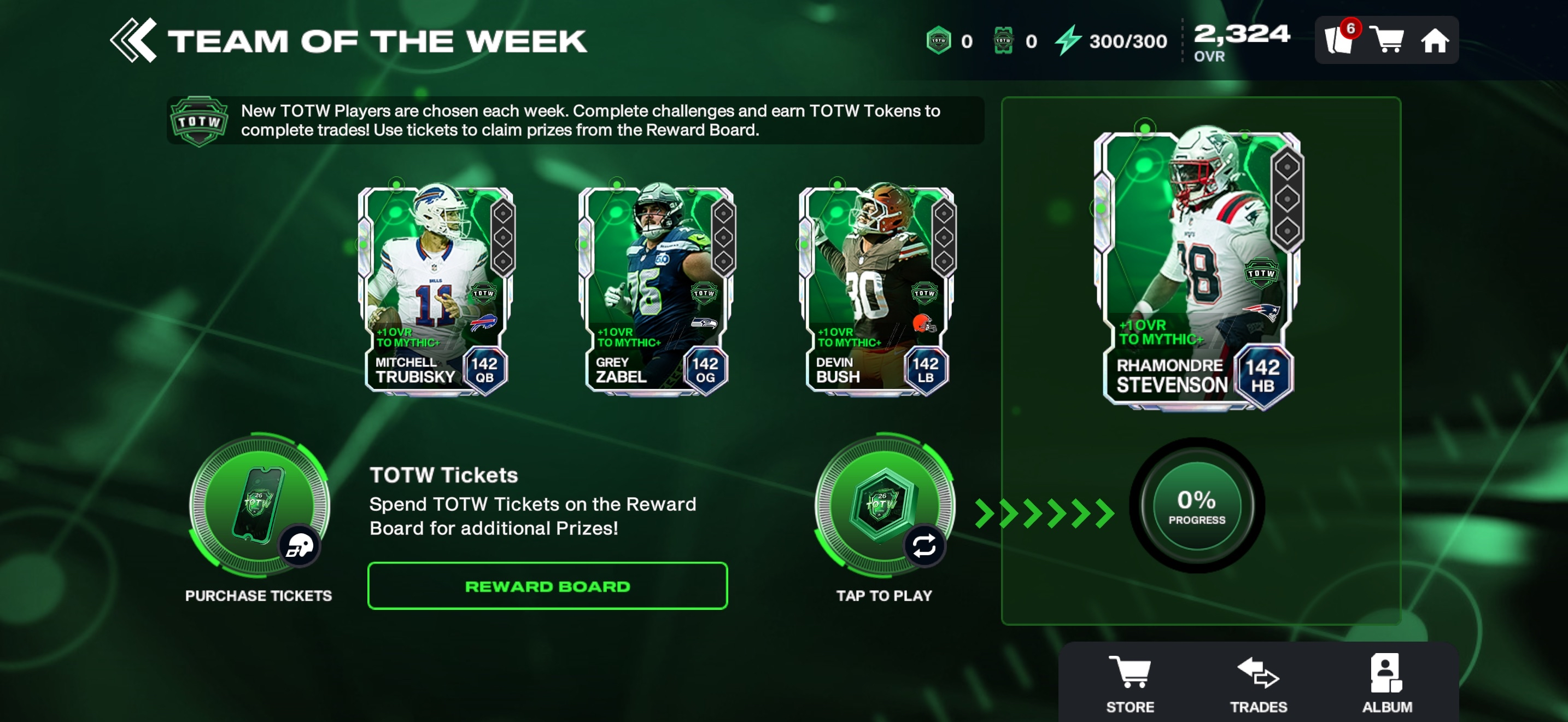Return to the home screen
This screenshot has height=722, width=1568.
1434,41
